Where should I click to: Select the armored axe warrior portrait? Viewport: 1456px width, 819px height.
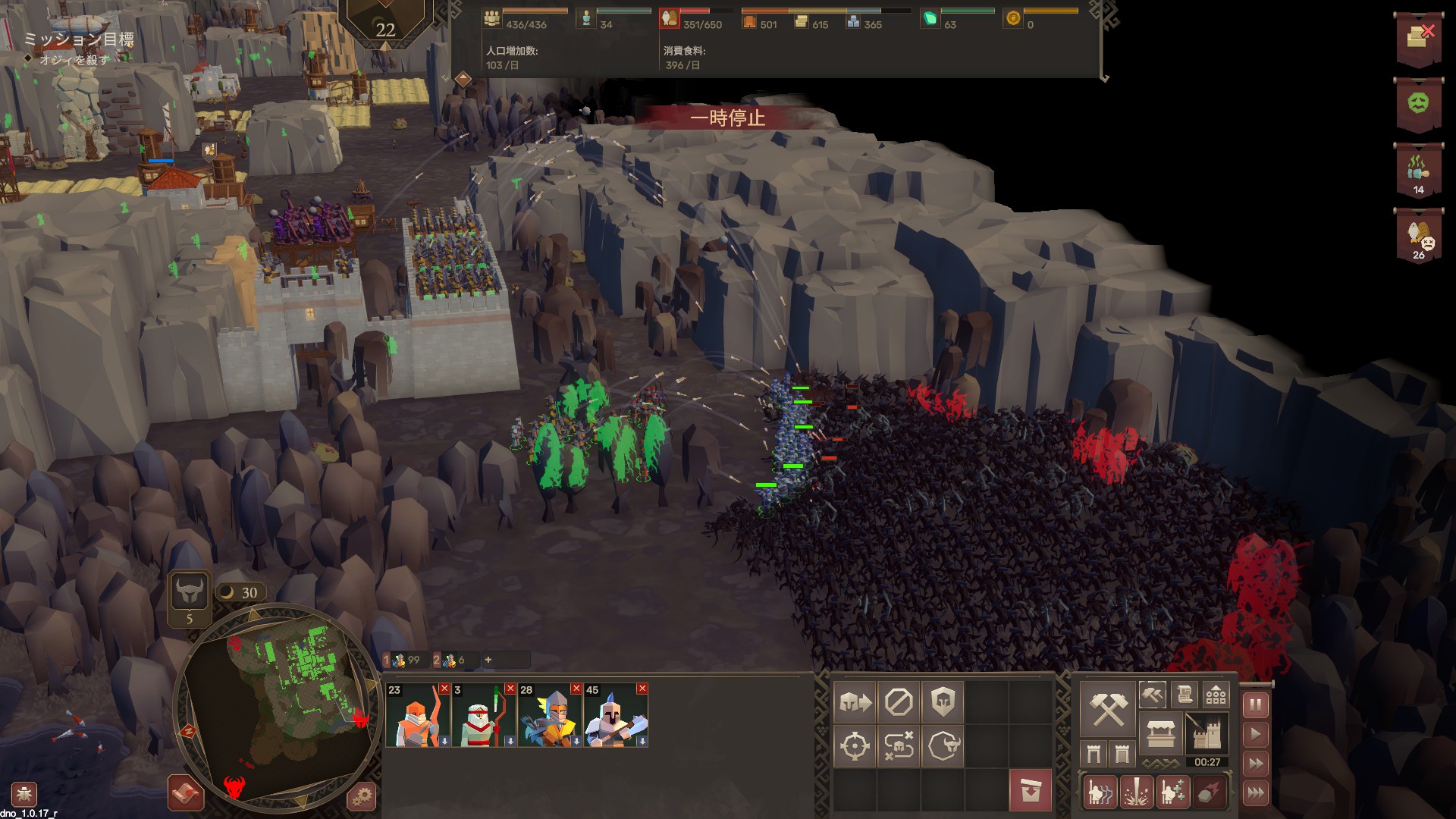615,716
